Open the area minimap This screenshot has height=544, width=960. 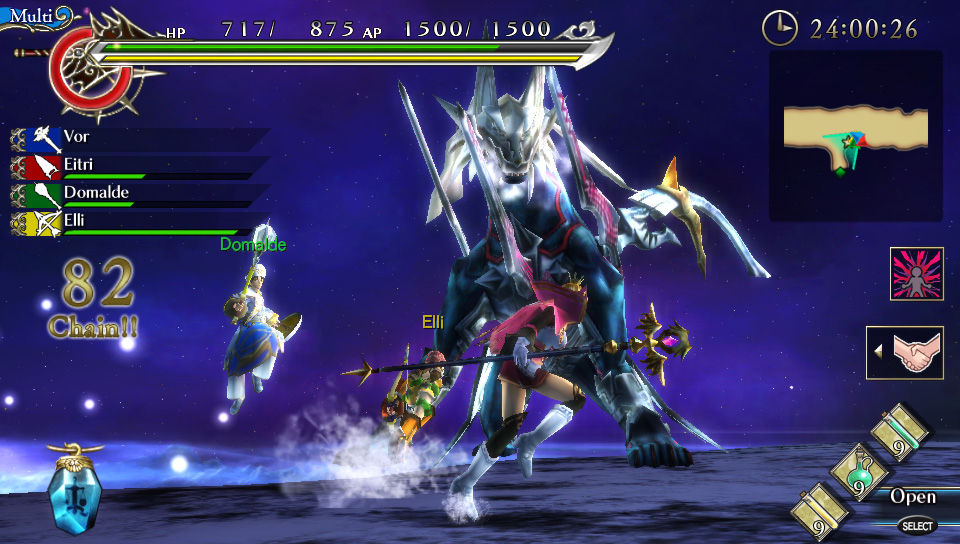coord(855,135)
